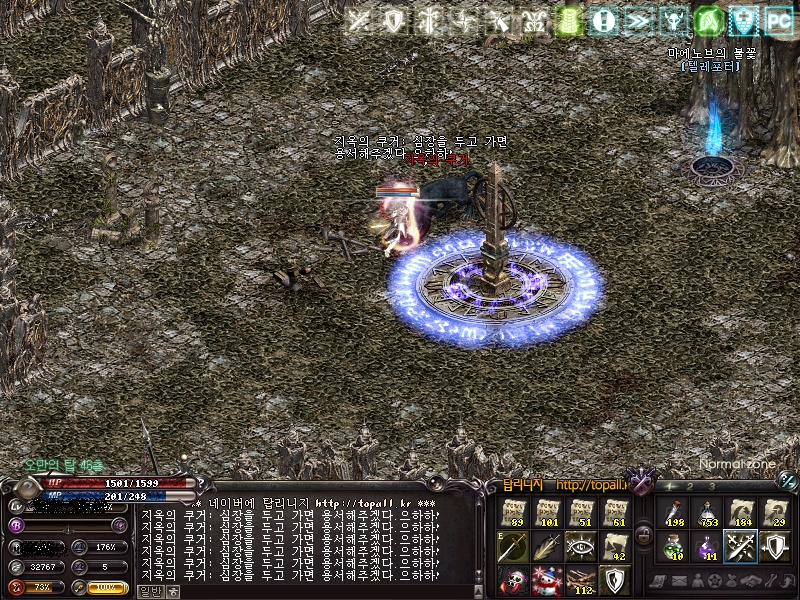This screenshot has width=800, height=600.
Task: Click the chat tab labeled 일반
Action: click(x=150, y=591)
